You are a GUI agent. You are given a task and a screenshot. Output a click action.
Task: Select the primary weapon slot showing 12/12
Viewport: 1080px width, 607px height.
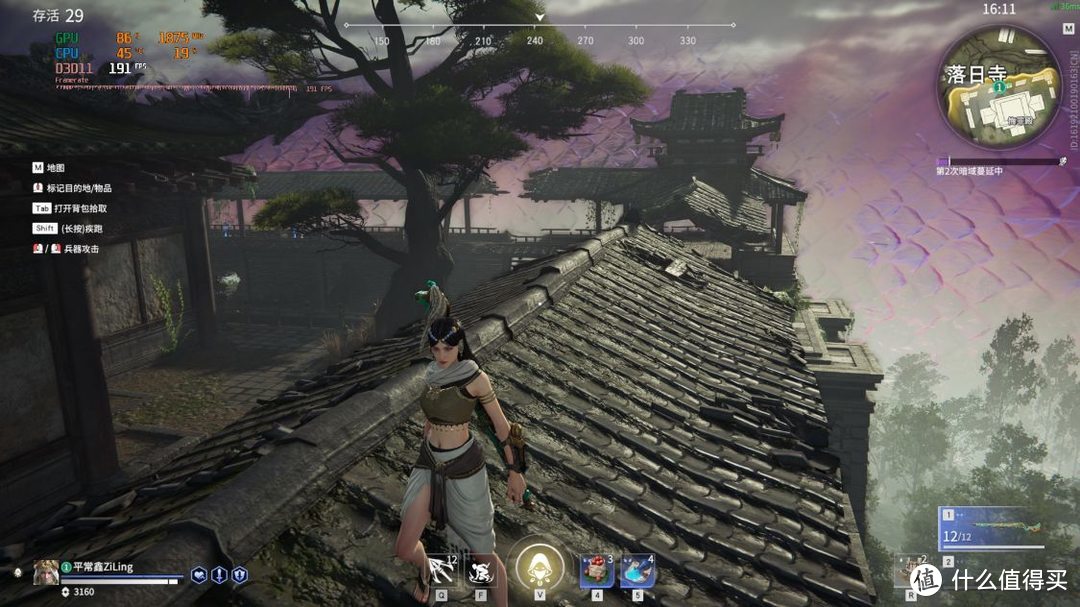990,527
